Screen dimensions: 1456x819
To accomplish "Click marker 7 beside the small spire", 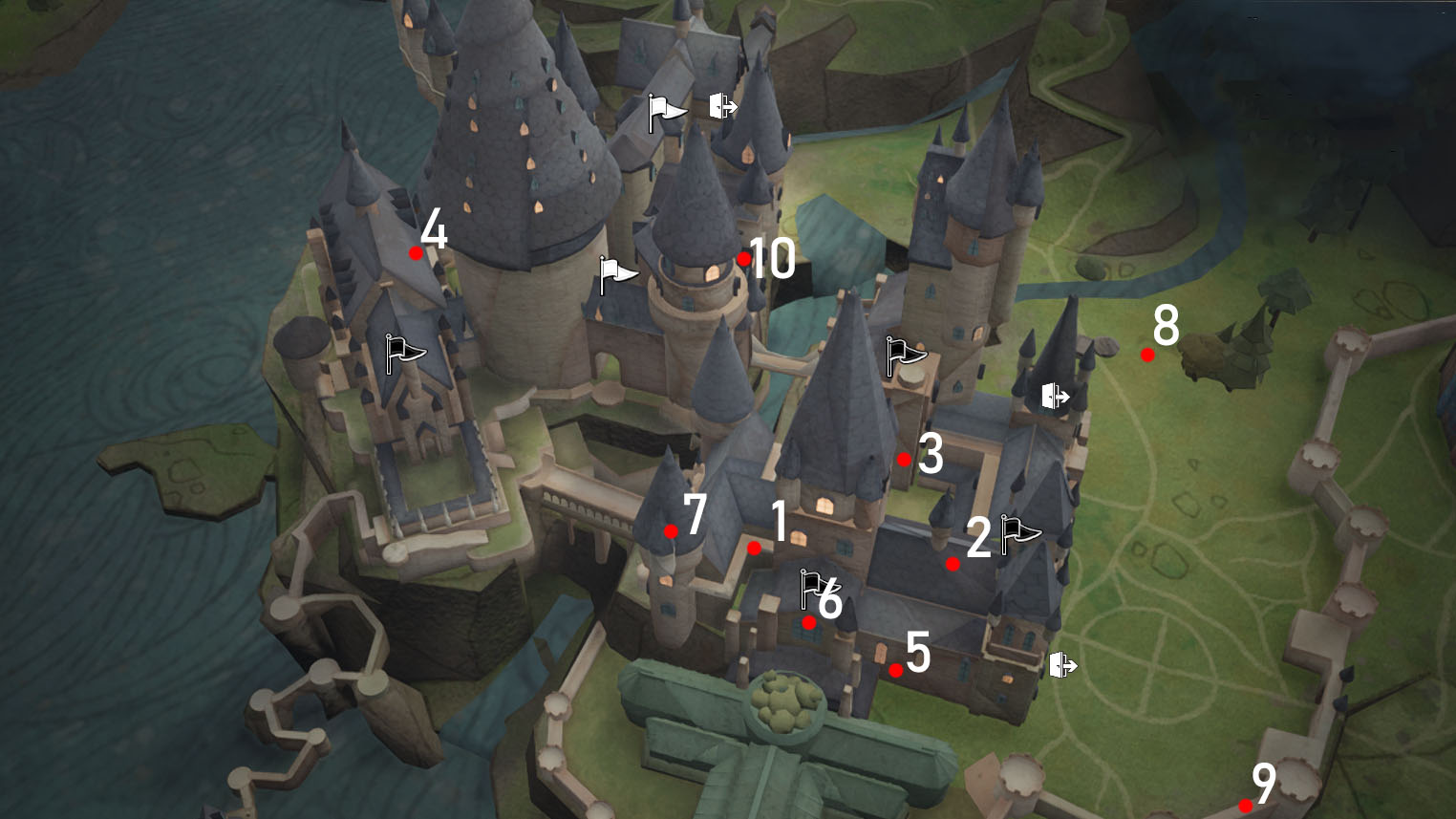I will point(670,532).
